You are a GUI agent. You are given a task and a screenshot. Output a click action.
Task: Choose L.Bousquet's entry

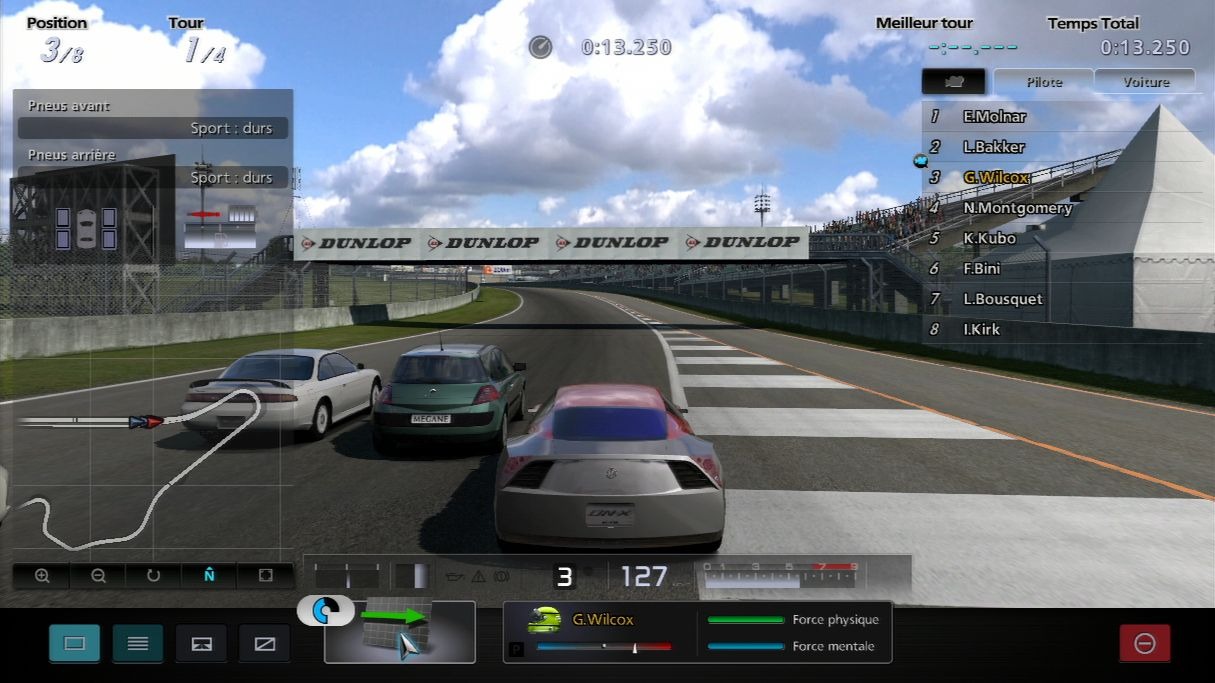[x=1002, y=299]
